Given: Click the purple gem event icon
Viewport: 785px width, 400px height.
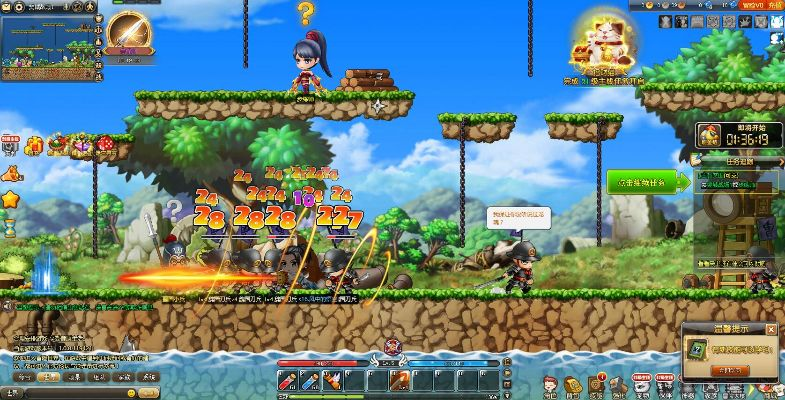Looking at the screenshot, I should coord(82,146).
